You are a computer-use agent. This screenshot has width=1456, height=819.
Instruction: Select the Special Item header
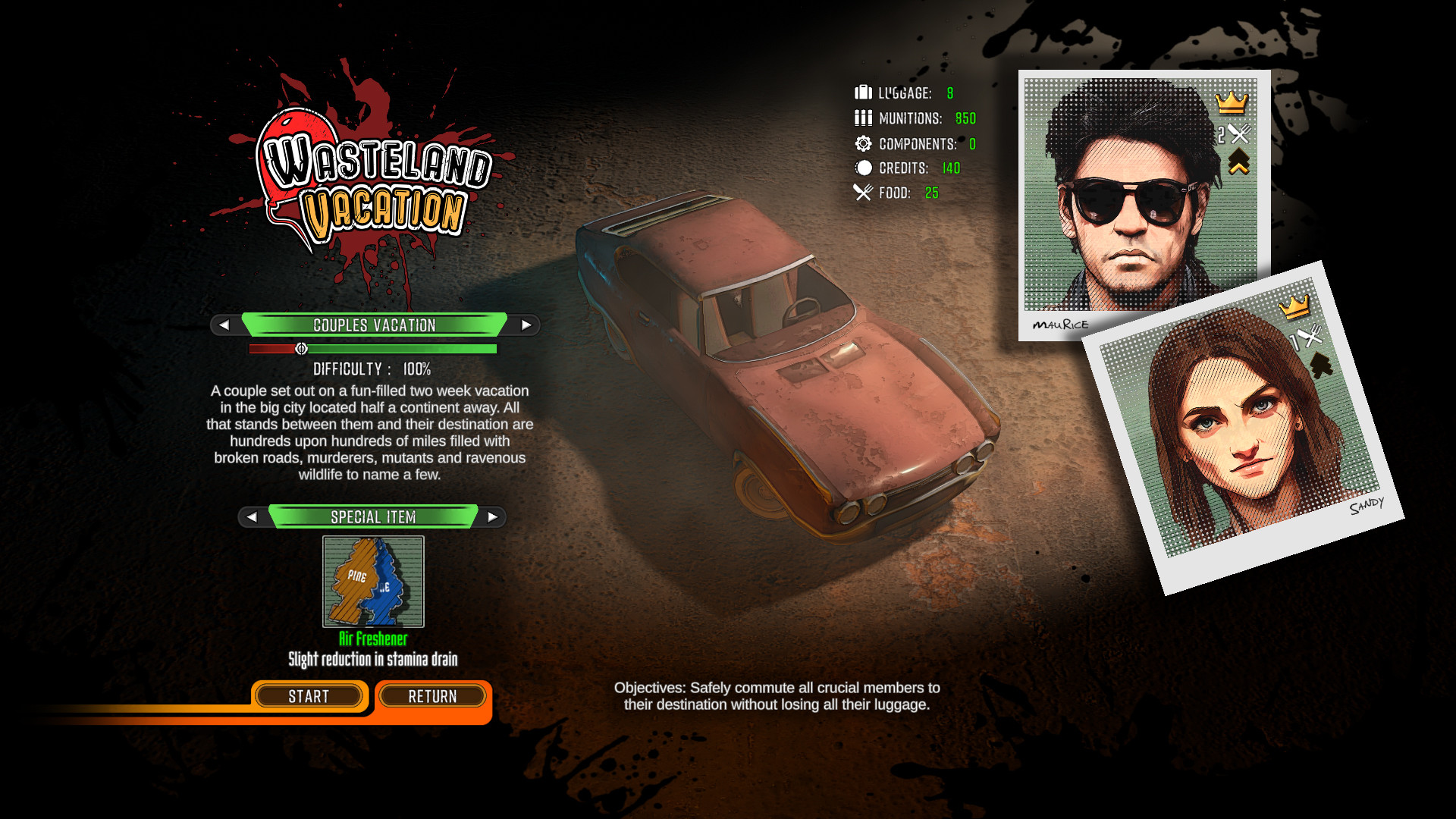pyautogui.click(x=373, y=517)
